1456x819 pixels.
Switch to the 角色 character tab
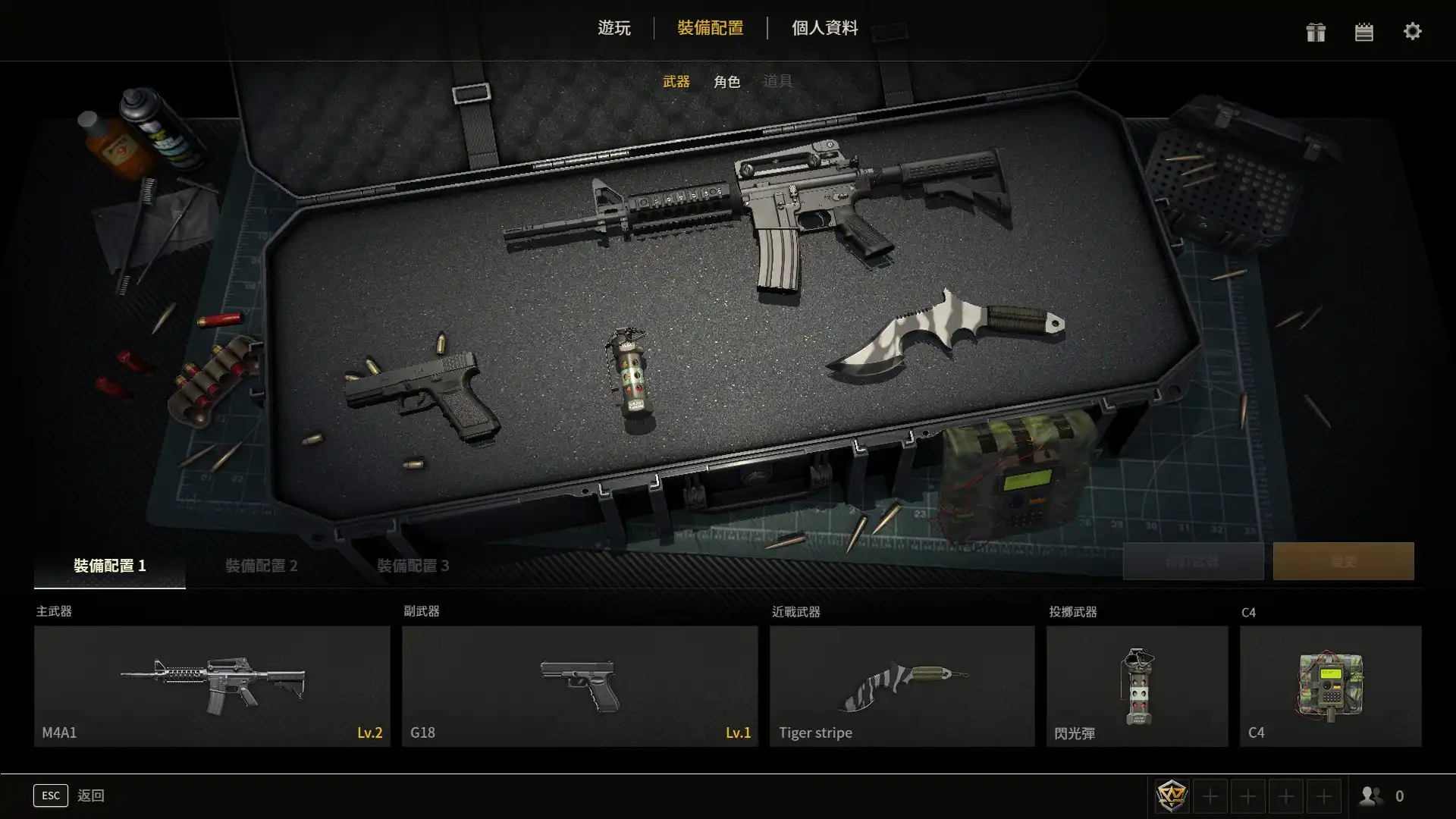pyautogui.click(x=726, y=81)
